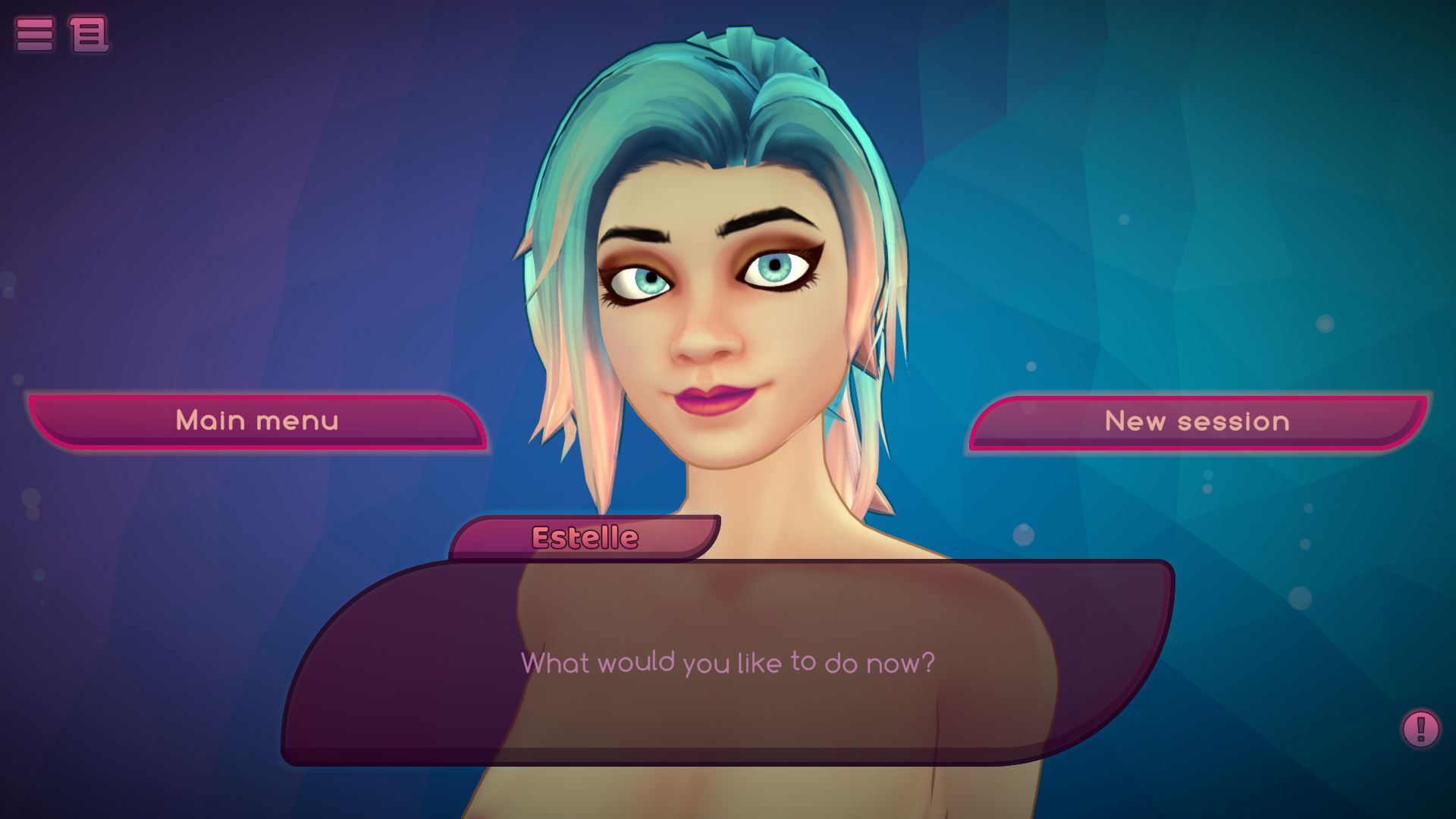Screen dimensions: 1456x819
Task: Open the hamburger menu icon
Action: click(x=35, y=34)
